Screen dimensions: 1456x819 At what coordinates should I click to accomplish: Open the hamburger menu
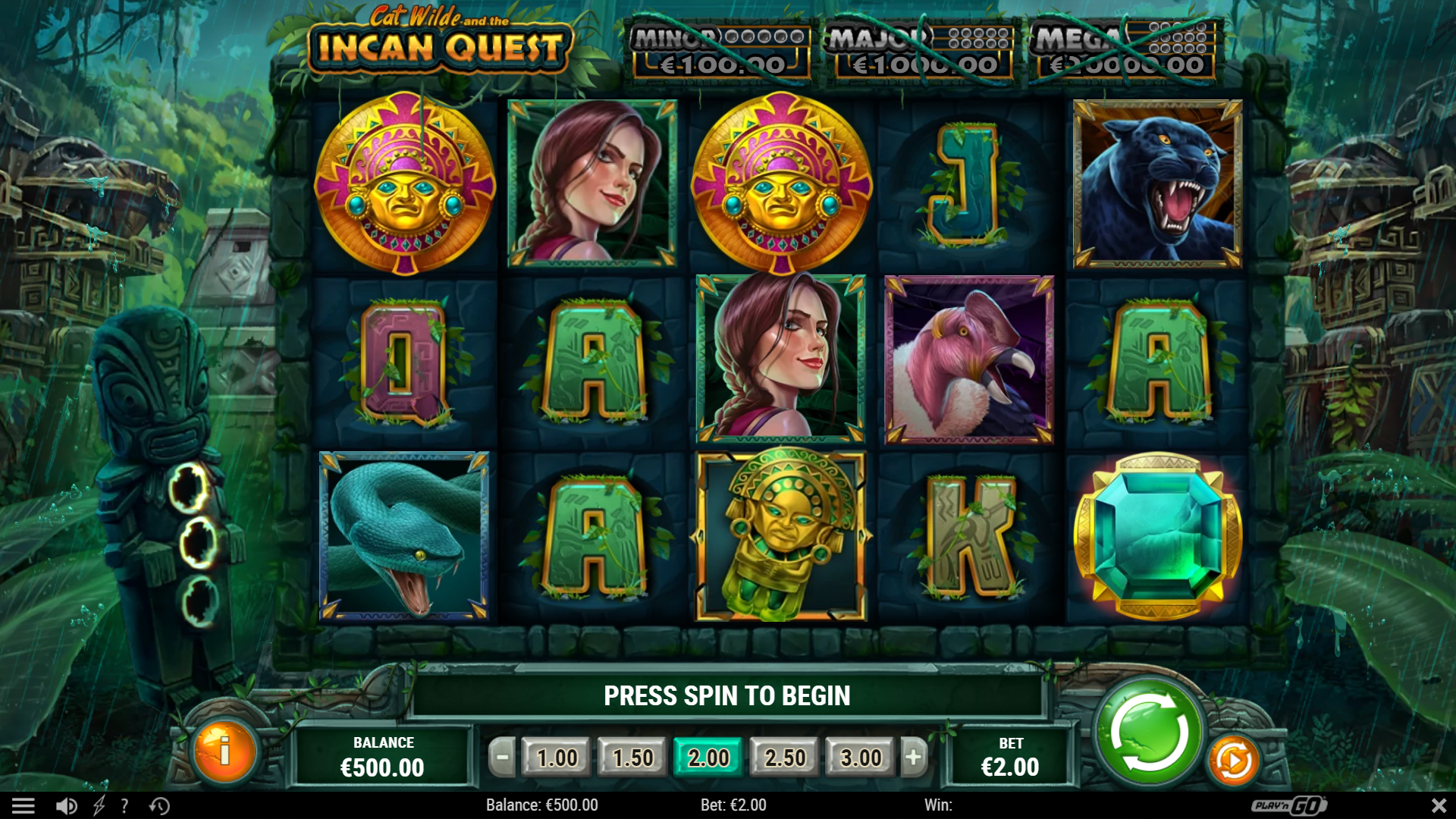(23, 805)
